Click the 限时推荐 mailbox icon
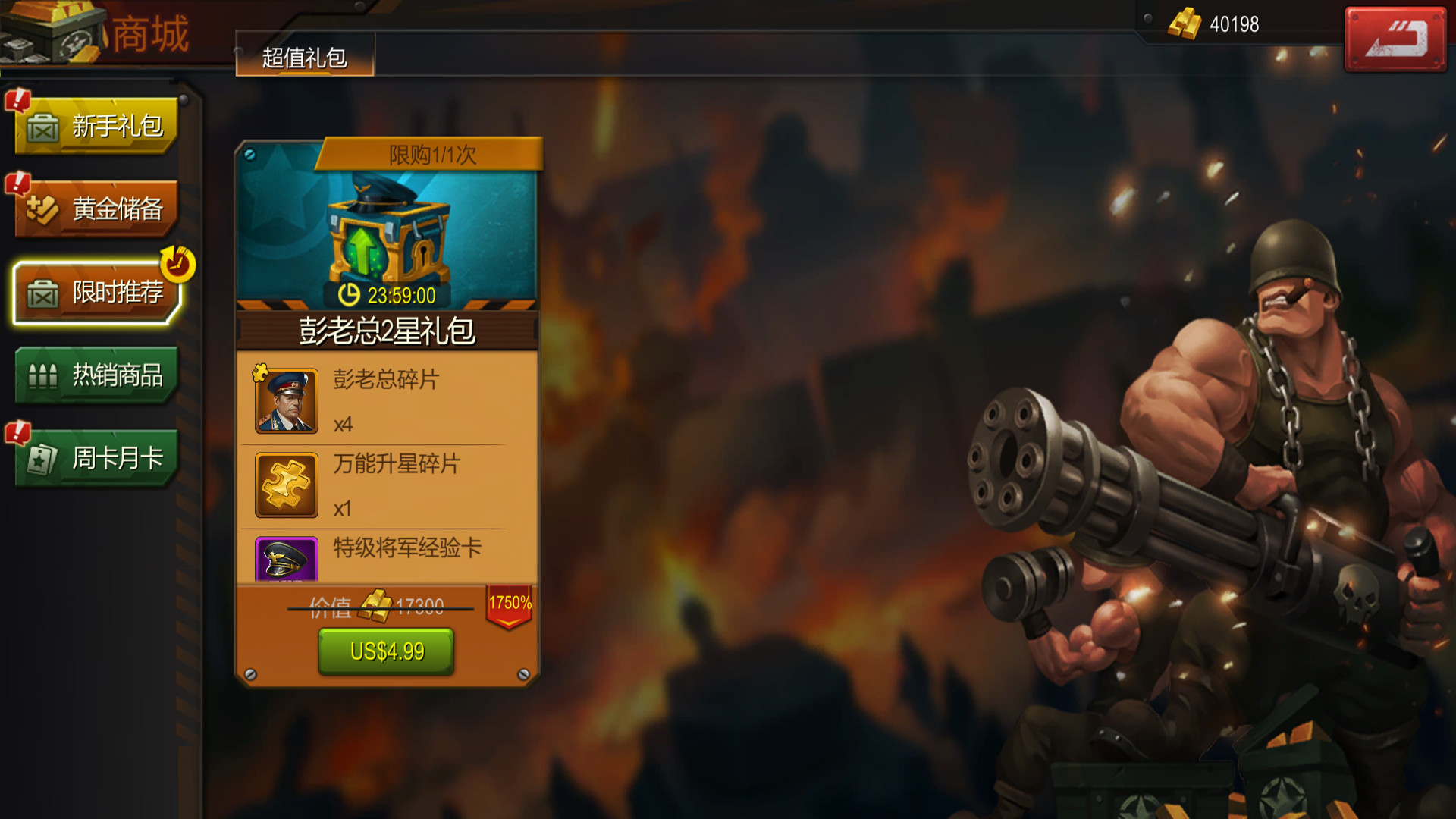This screenshot has width=1456, height=819. tap(43, 293)
